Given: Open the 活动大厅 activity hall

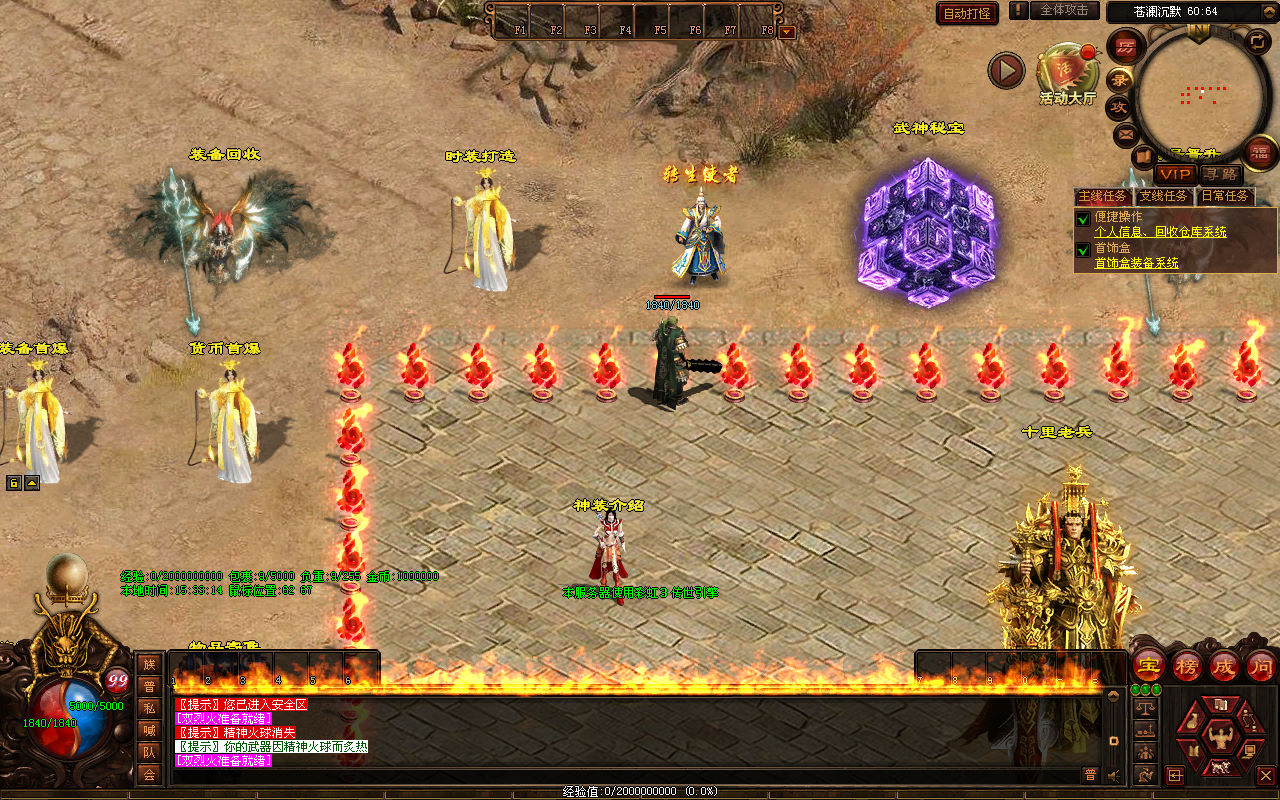Looking at the screenshot, I should (1067, 71).
